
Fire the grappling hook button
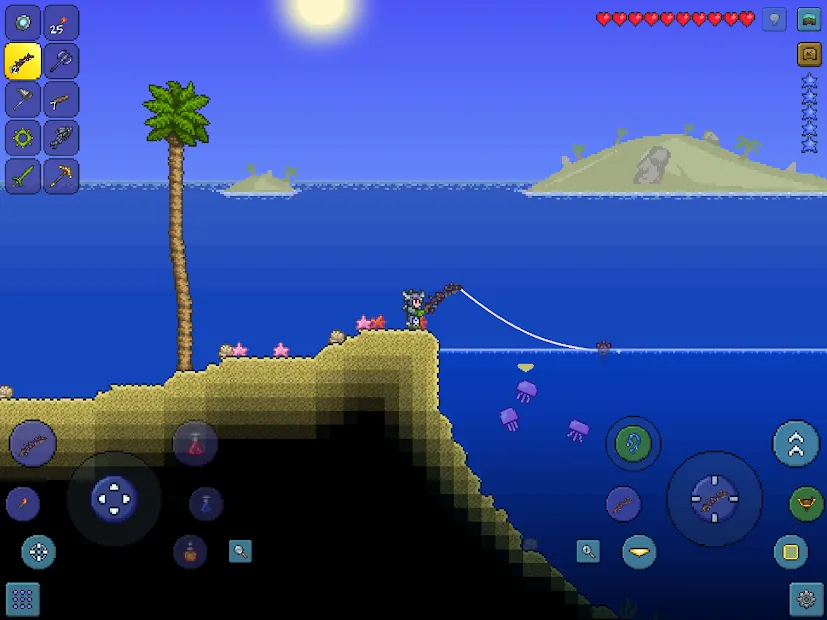coord(632,443)
